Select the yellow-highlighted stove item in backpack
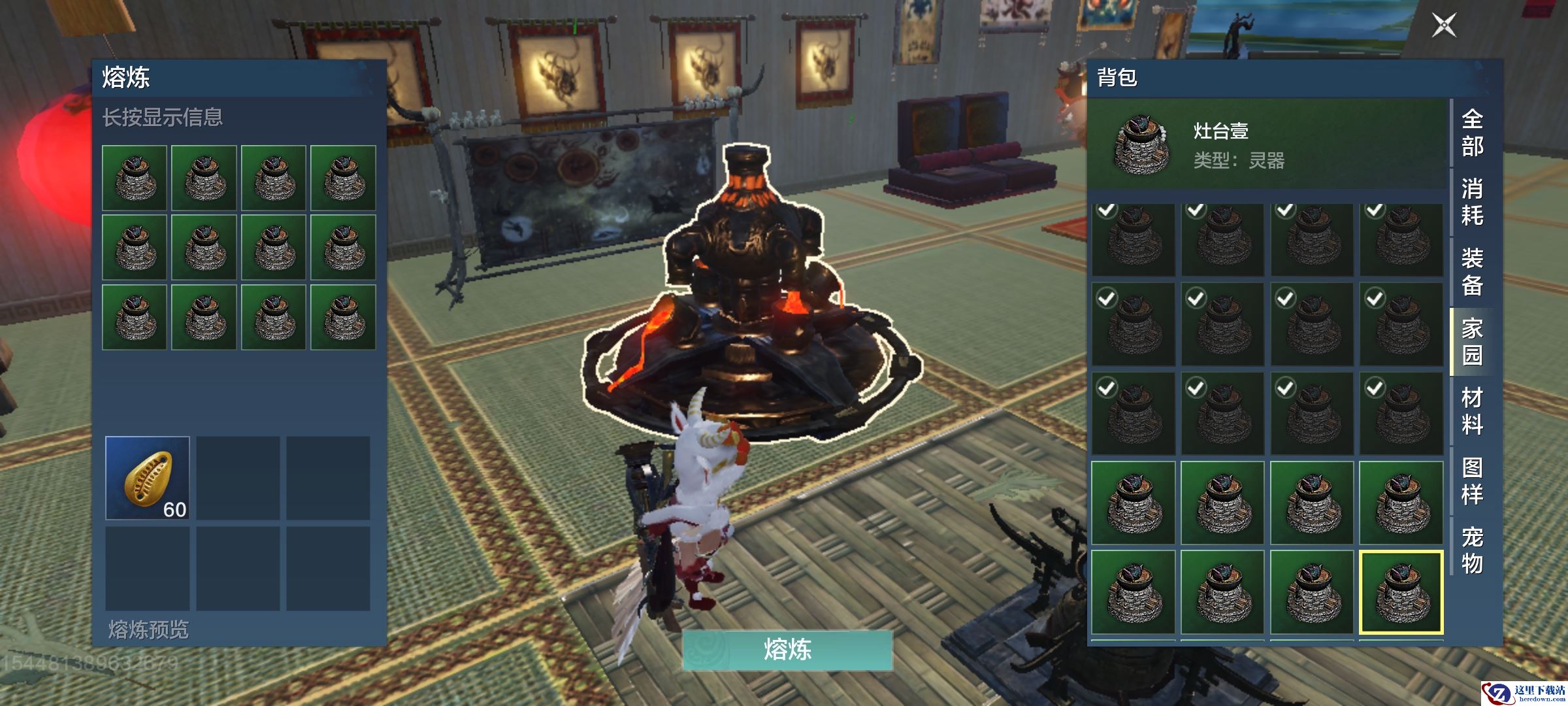 pos(1401,592)
